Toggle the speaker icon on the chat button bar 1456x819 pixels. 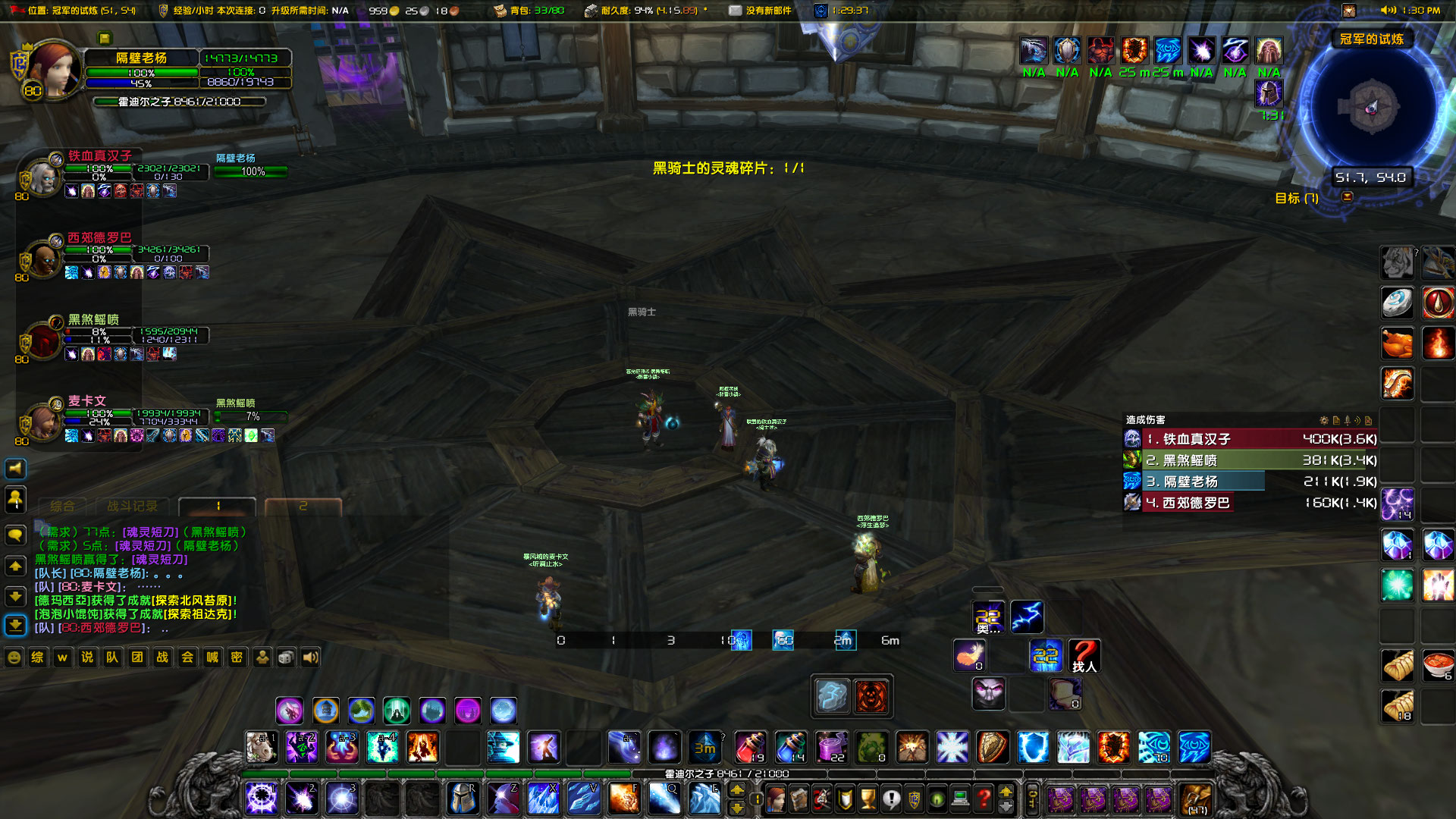click(x=309, y=657)
